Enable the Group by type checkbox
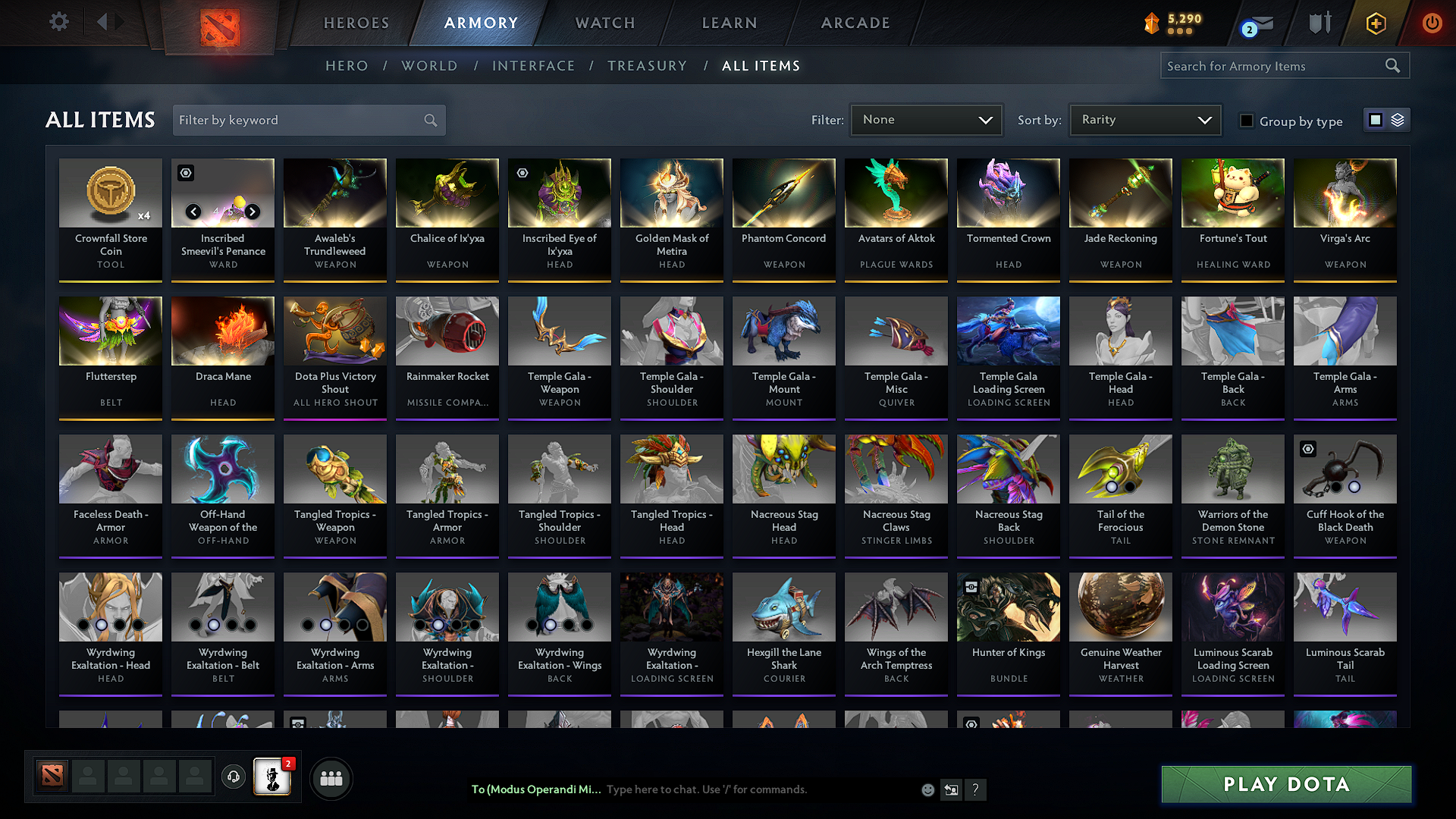This screenshot has height=819, width=1456. 1247,121
